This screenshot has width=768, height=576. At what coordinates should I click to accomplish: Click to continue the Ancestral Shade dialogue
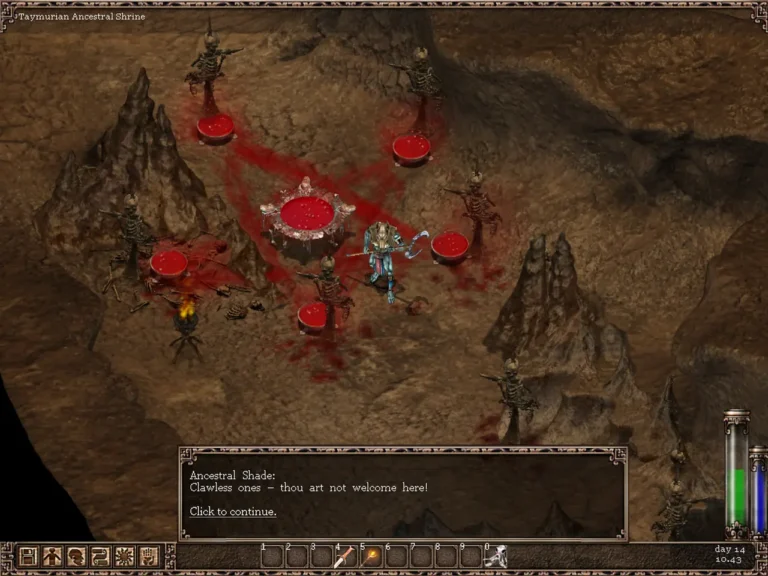coord(233,512)
